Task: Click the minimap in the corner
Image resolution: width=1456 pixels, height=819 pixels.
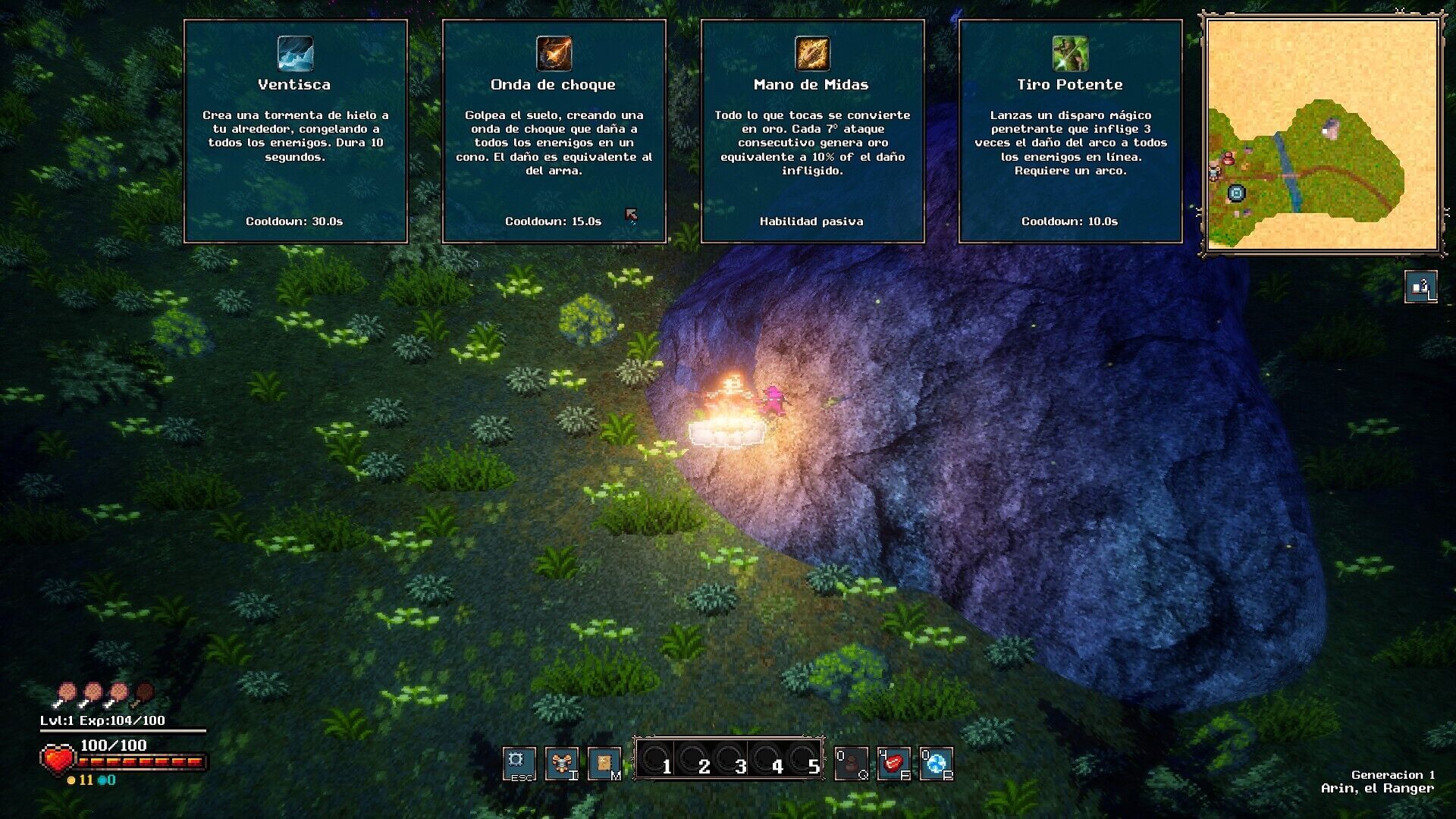Action: coord(1322,135)
